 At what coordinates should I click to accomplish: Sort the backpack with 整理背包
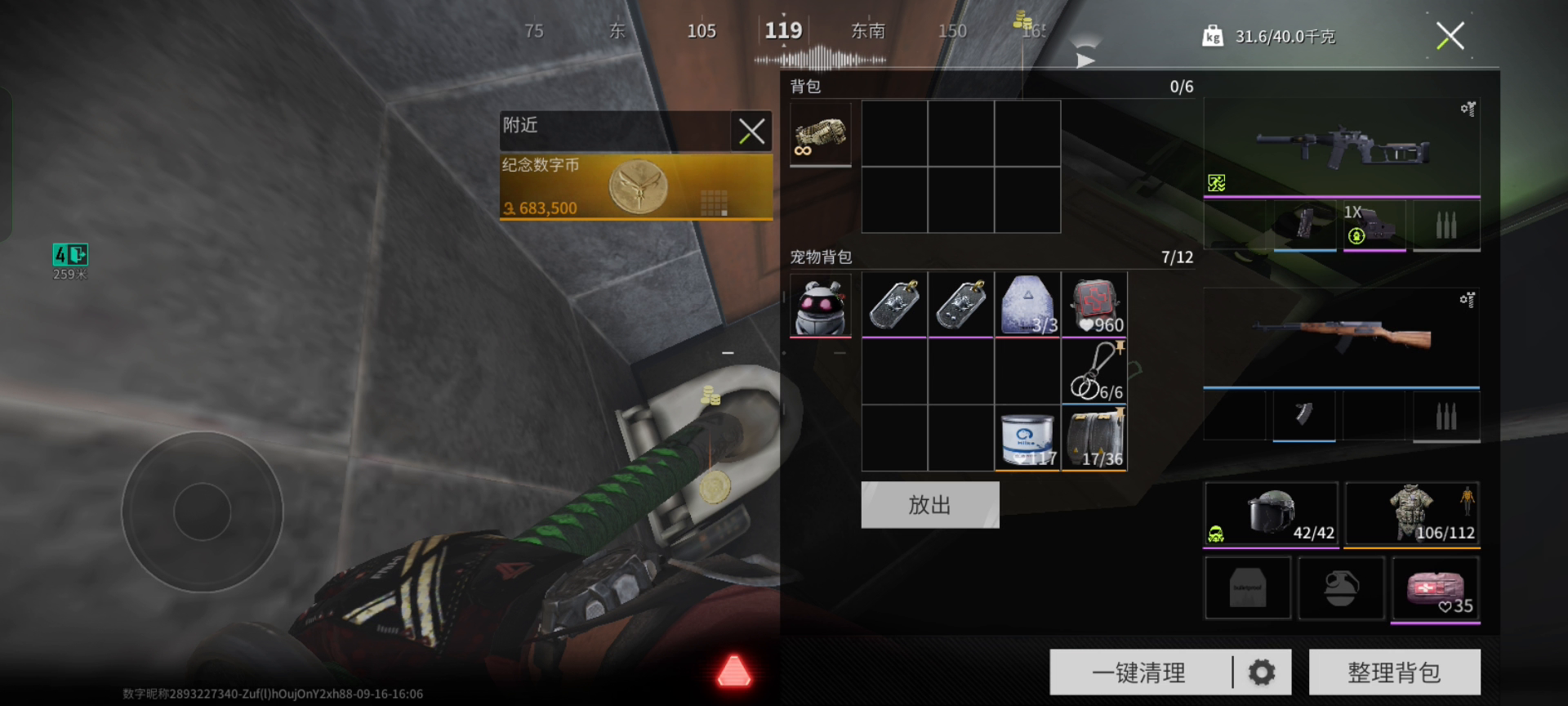tap(1394, 672)
